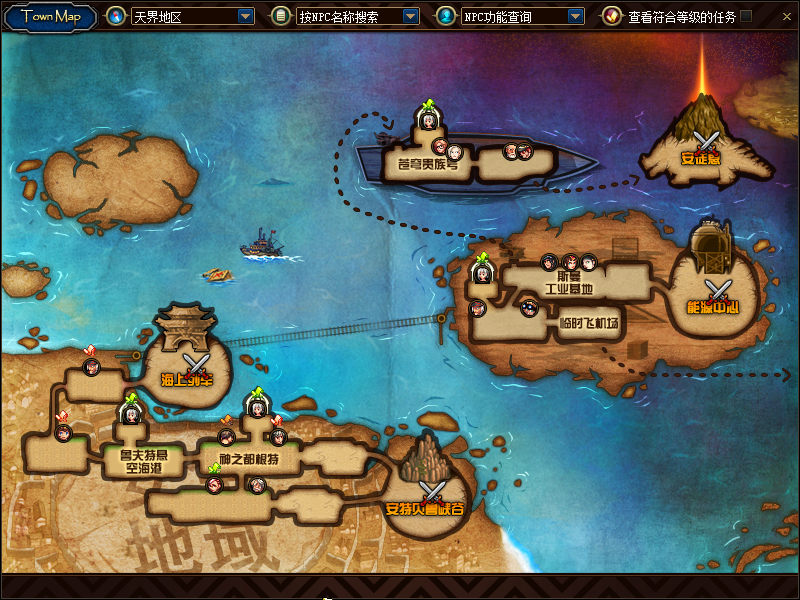Open the 按NPC名称搜索 dropdown
This screenshot has height=600, width=800.
pos(410,17)
